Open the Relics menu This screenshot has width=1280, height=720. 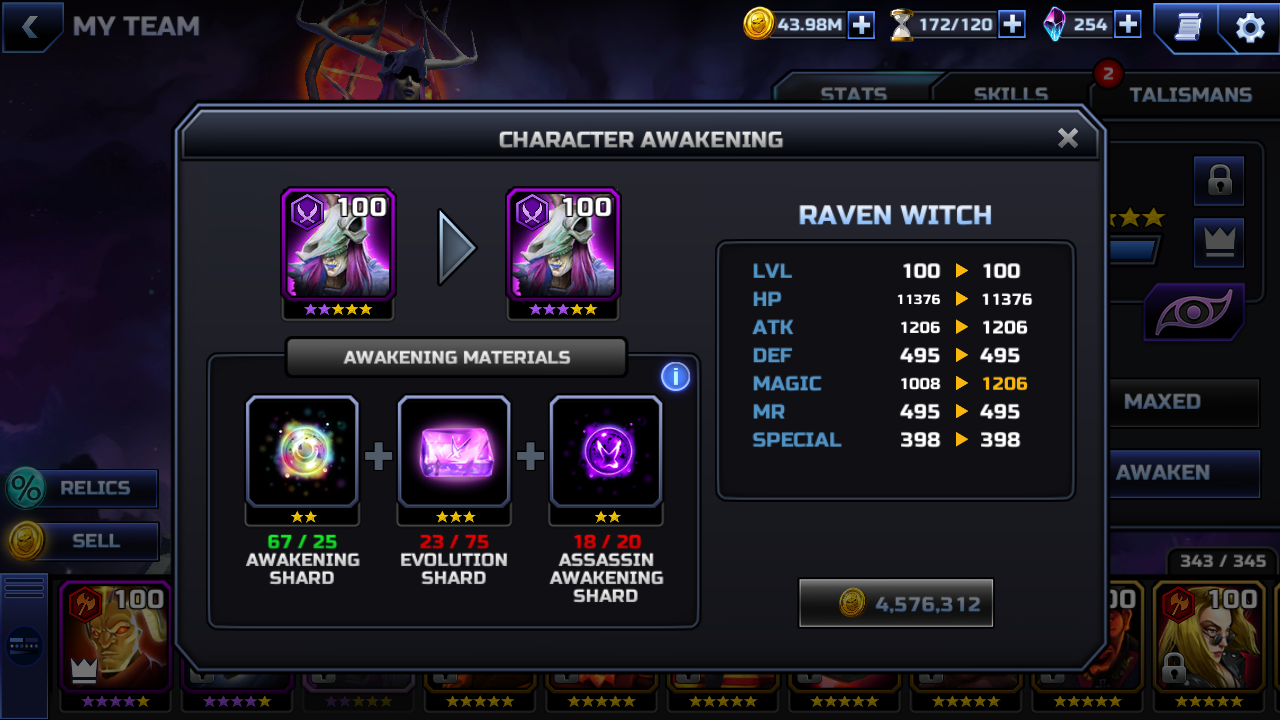pyautogui.click(x=84, y=488)
